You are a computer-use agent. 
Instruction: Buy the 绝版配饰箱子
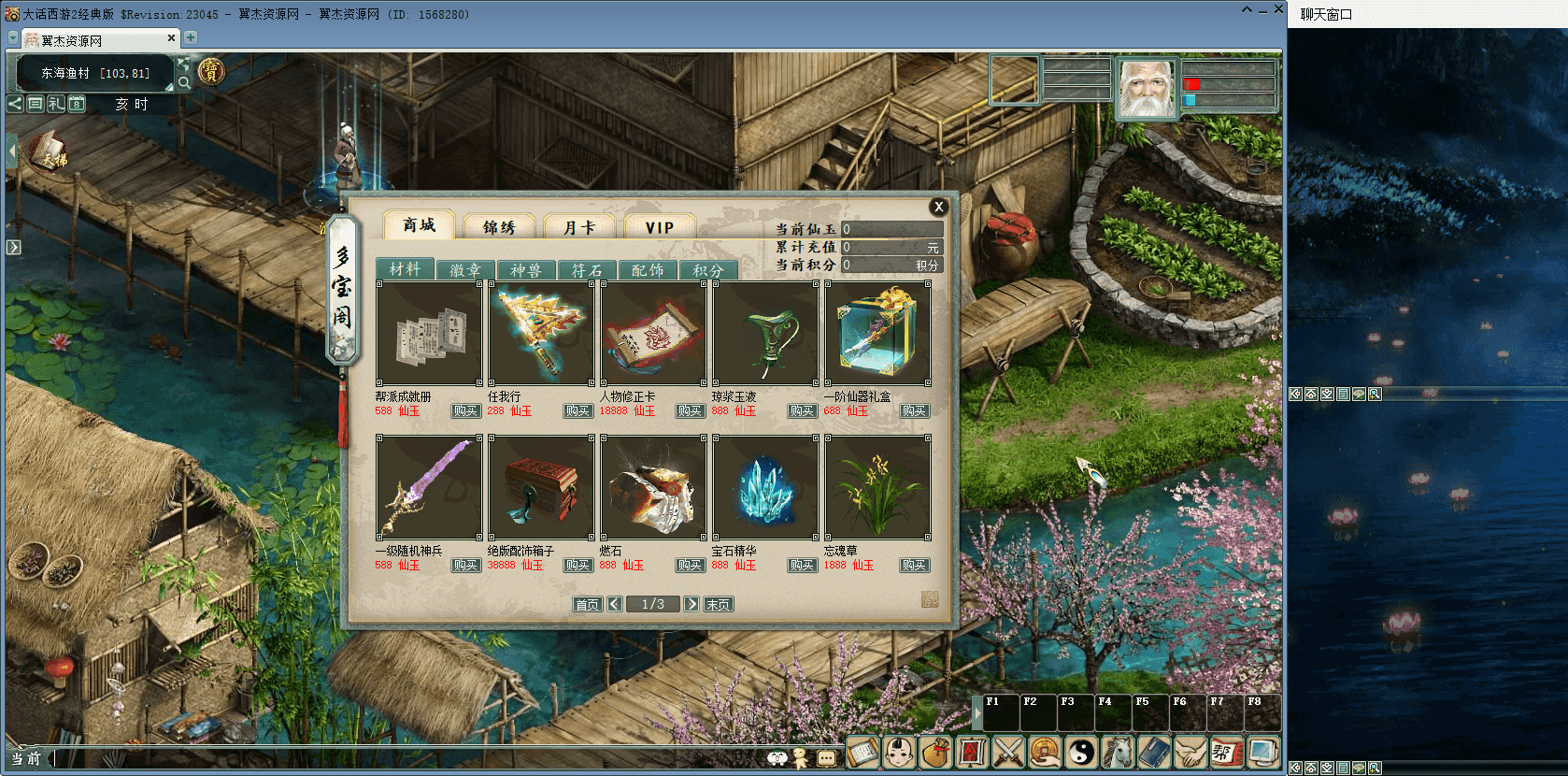coord(577,566)
